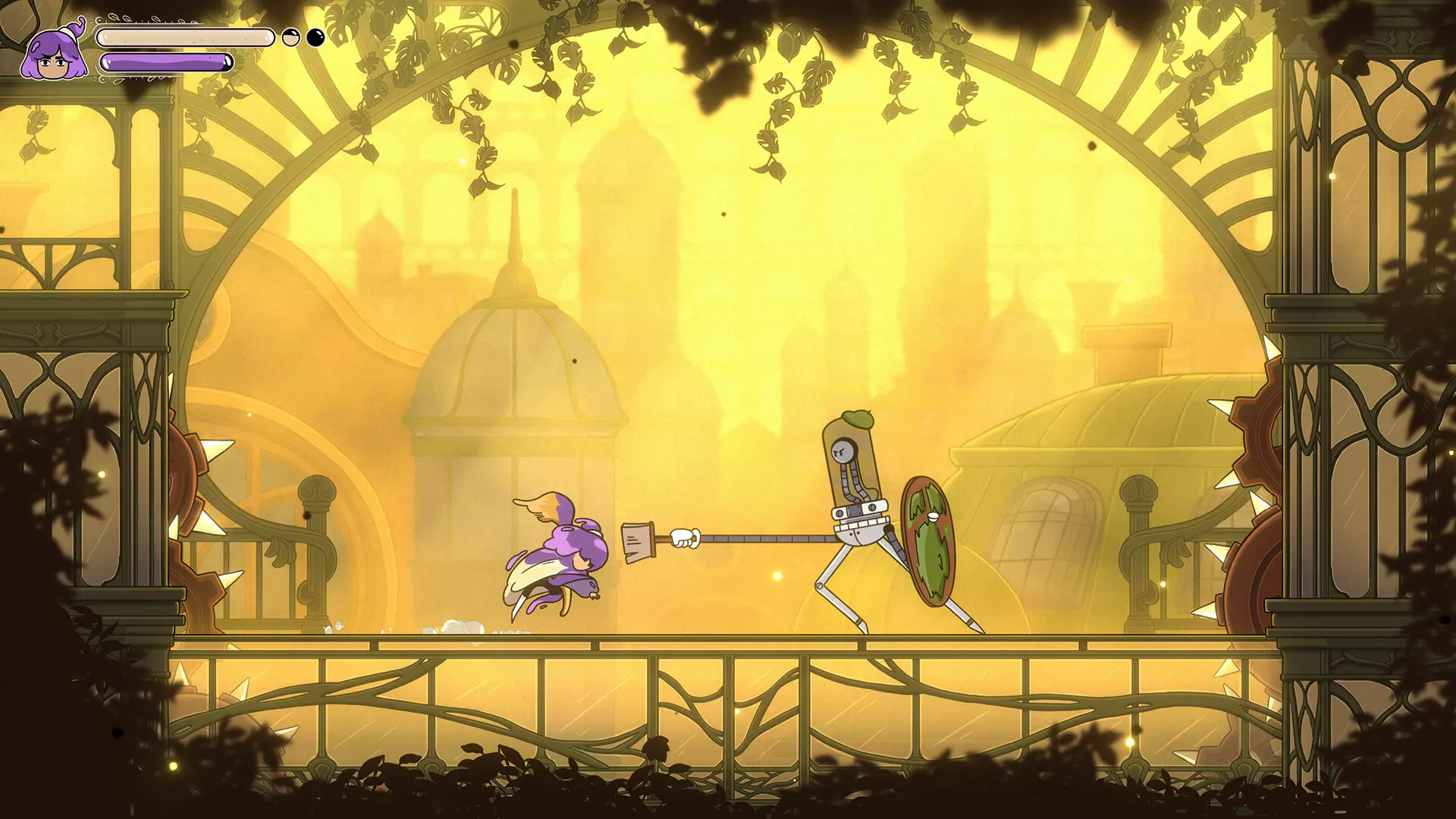Click the purple-haired character portrait icon
The width and height of the screenshot is (1456, 819).
(53, 55)
